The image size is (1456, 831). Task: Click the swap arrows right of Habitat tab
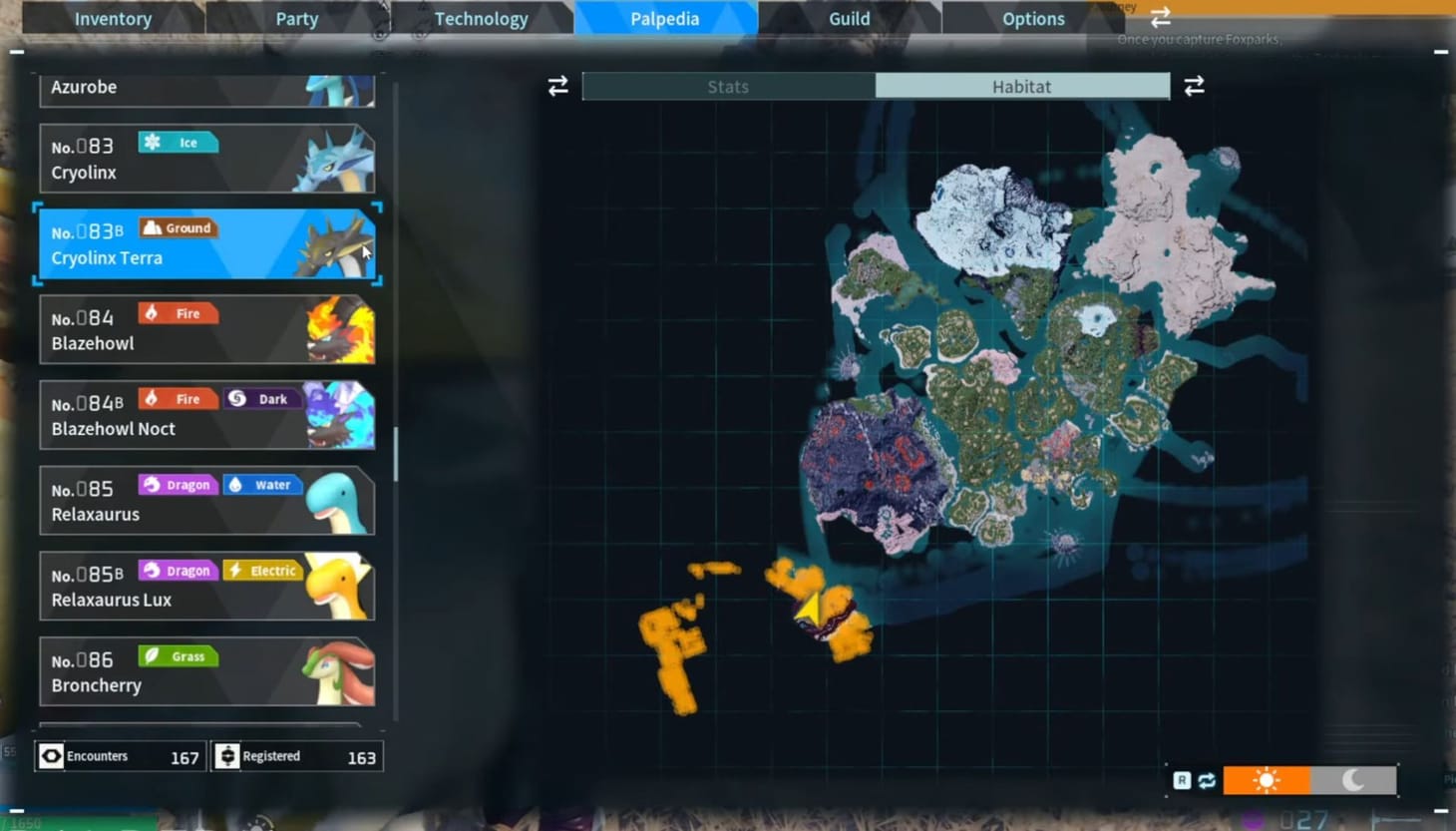1194,86
